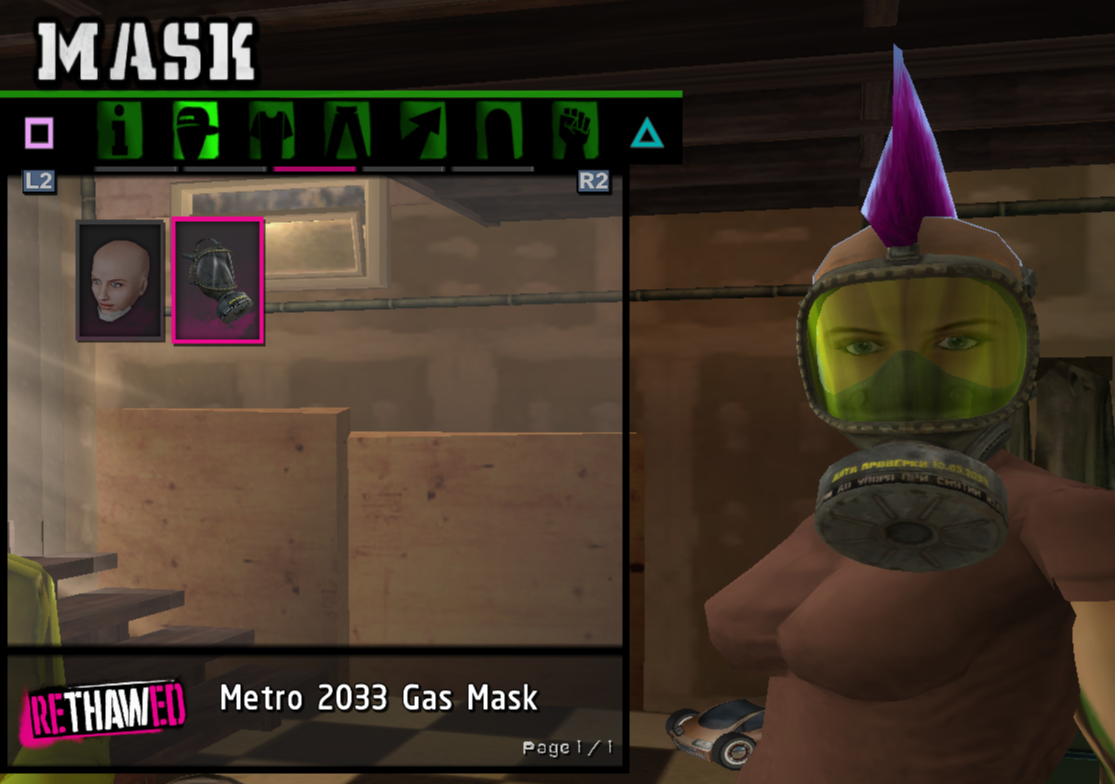Open the raised fist tab
Screen dimensions: 1115x784
(x=575, y=131)
